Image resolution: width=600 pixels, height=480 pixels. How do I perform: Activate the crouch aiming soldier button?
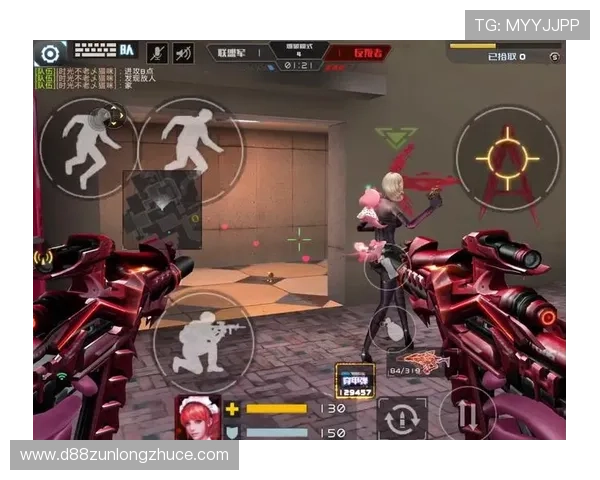[203, 342]
